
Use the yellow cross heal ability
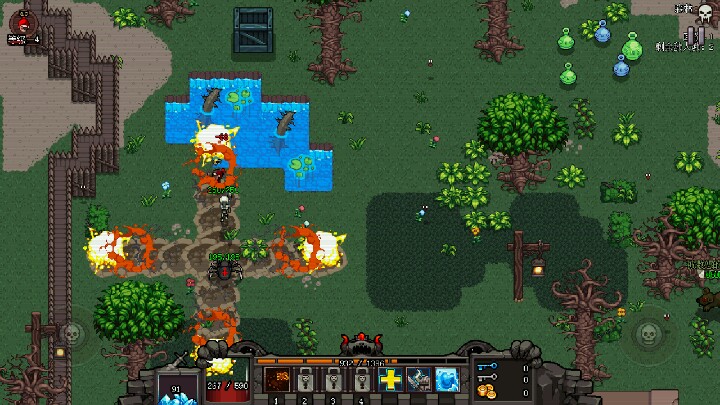[x=390, y=380]
